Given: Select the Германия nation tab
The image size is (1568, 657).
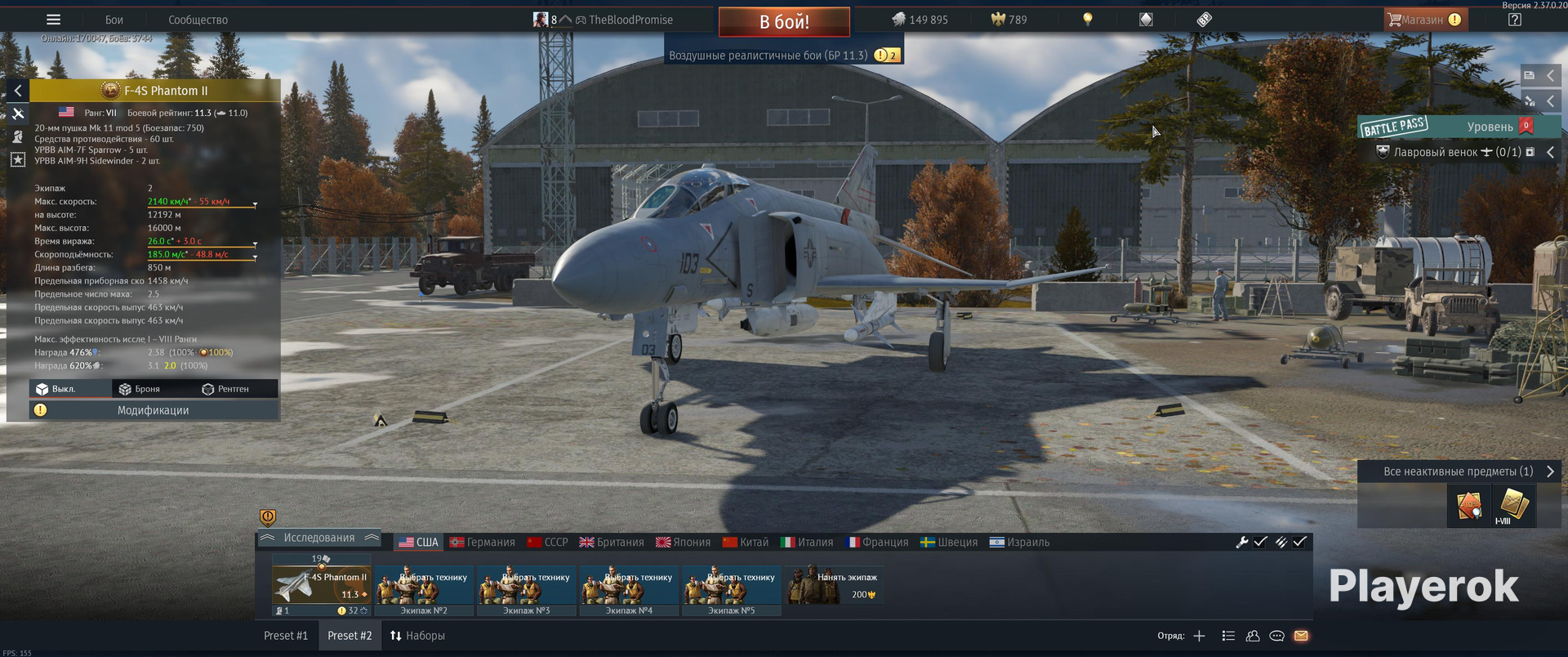Looking at the screenshot, I should click(483, 542).
